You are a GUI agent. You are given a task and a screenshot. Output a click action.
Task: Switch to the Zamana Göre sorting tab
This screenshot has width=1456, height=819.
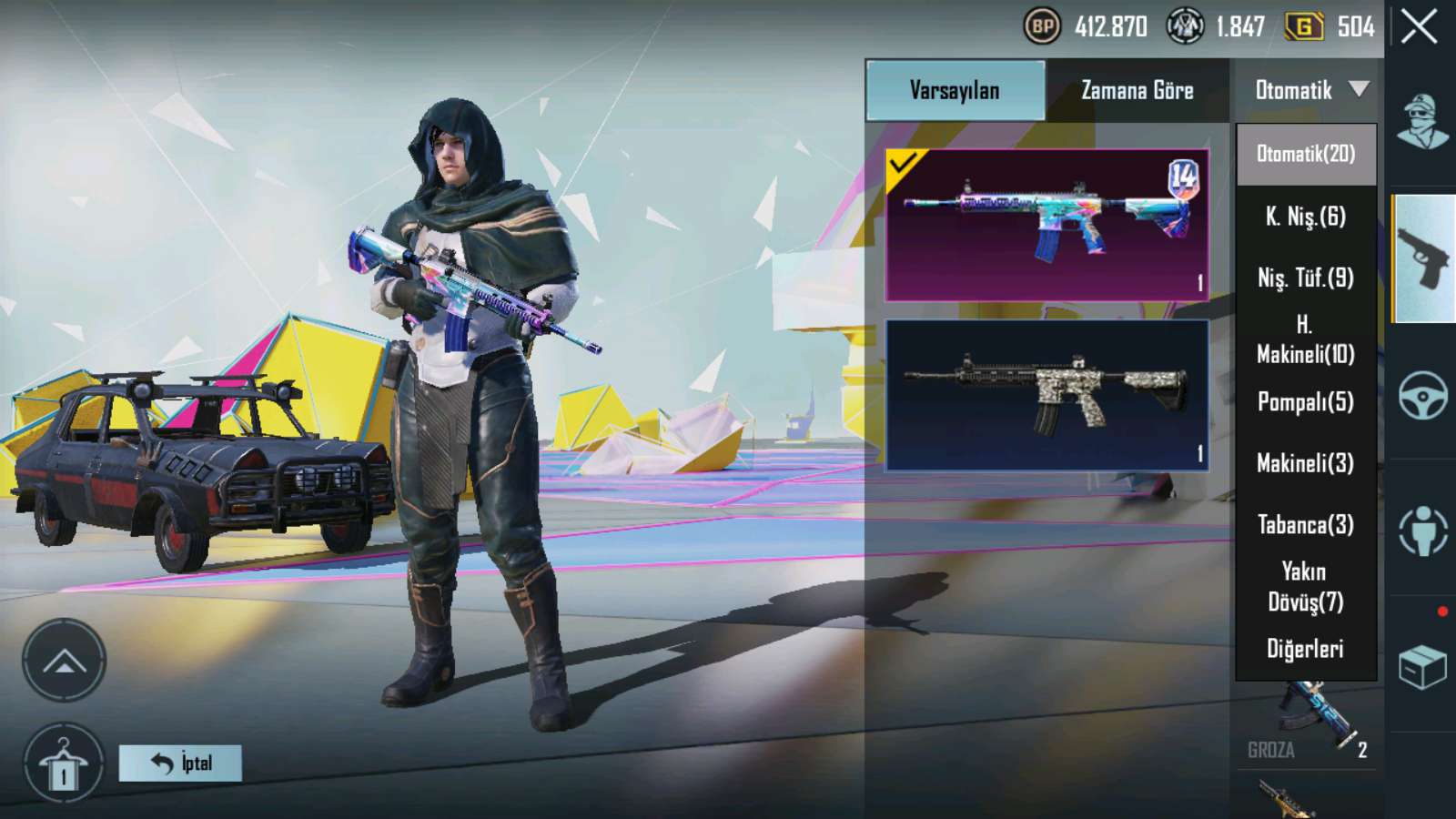pyautogui.click(x=1137, y=90)
